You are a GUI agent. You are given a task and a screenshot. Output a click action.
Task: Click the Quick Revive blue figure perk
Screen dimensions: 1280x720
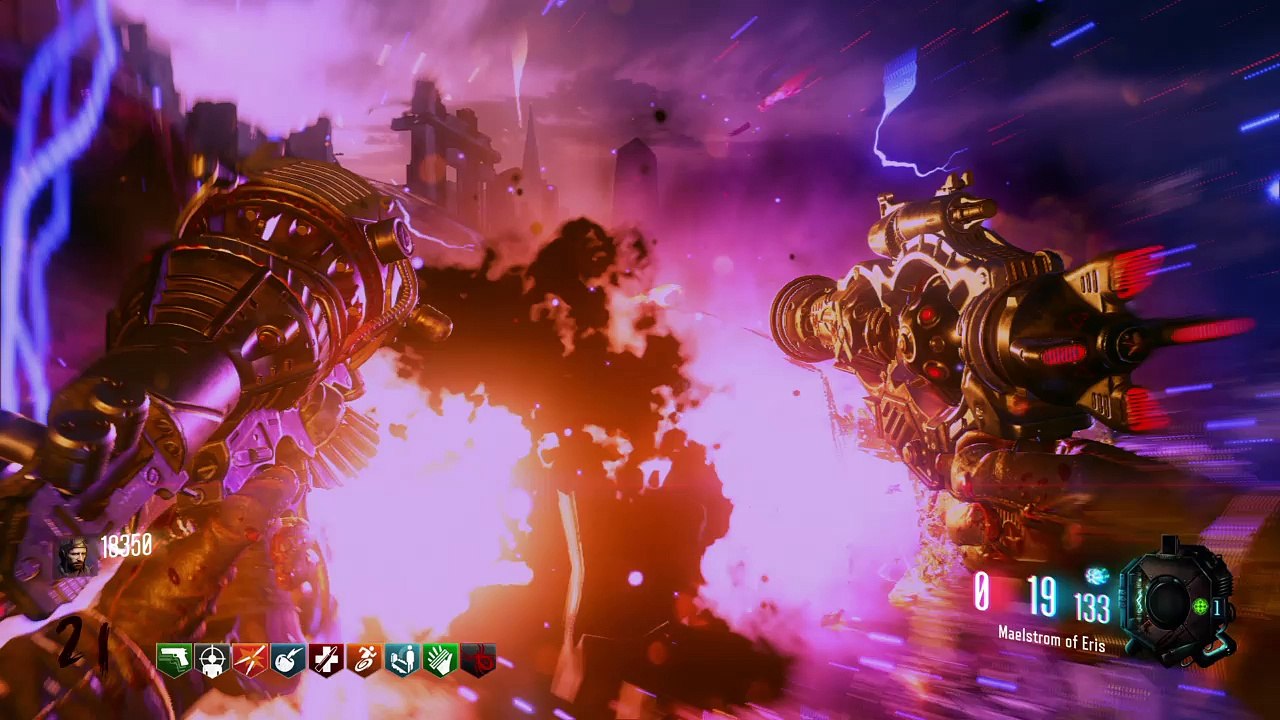click(402, 660)
